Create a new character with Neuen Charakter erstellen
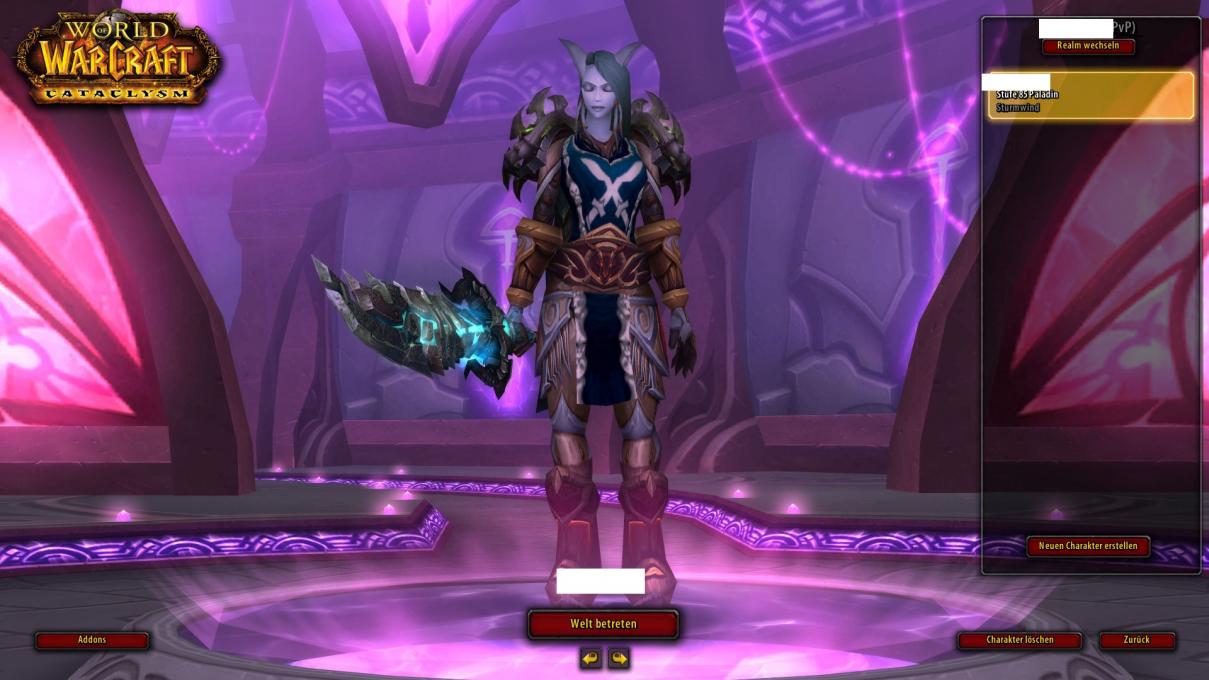 pos(1088,546)
